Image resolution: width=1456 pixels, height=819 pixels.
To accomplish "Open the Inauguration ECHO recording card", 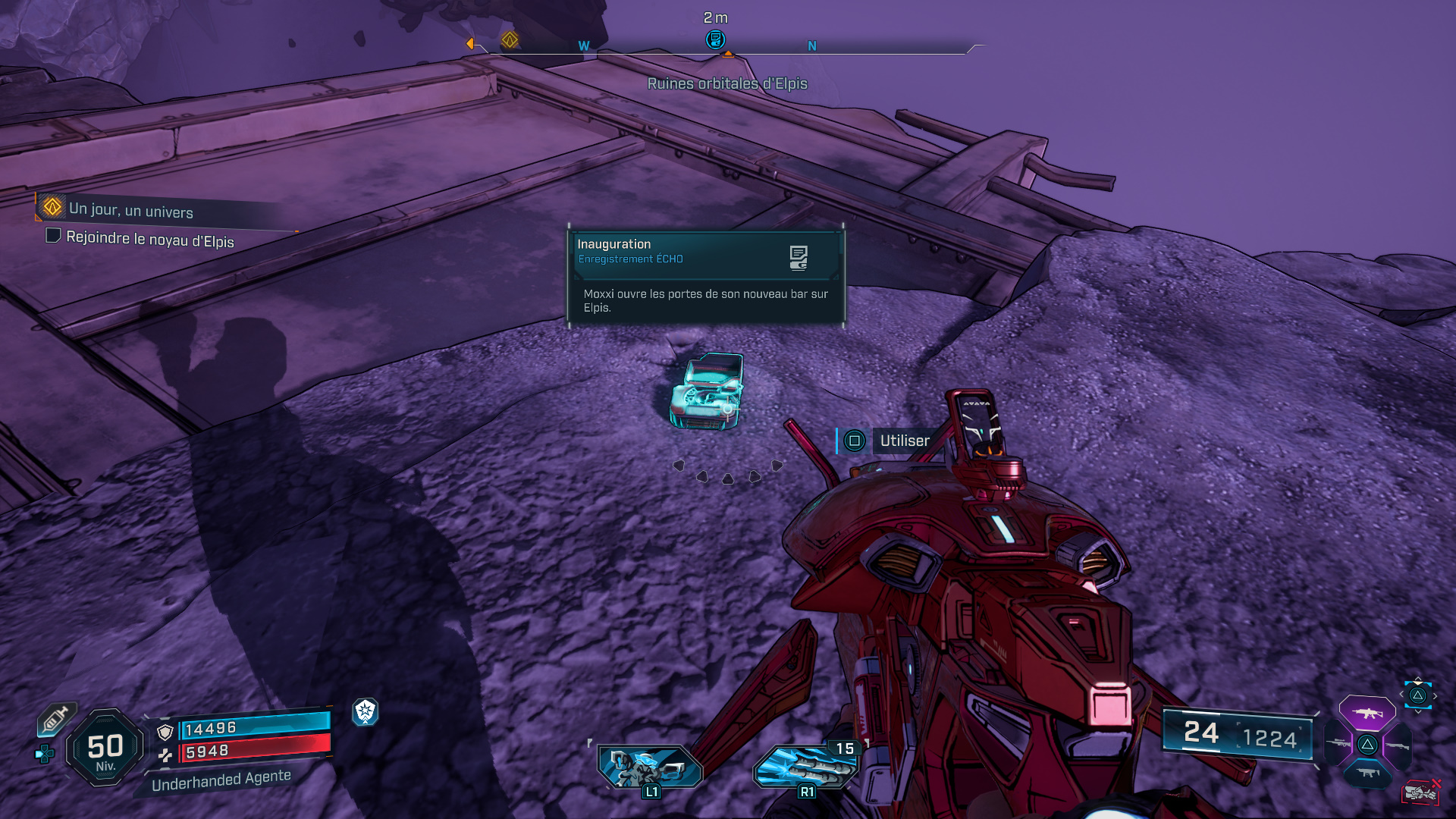I will 706,276.
